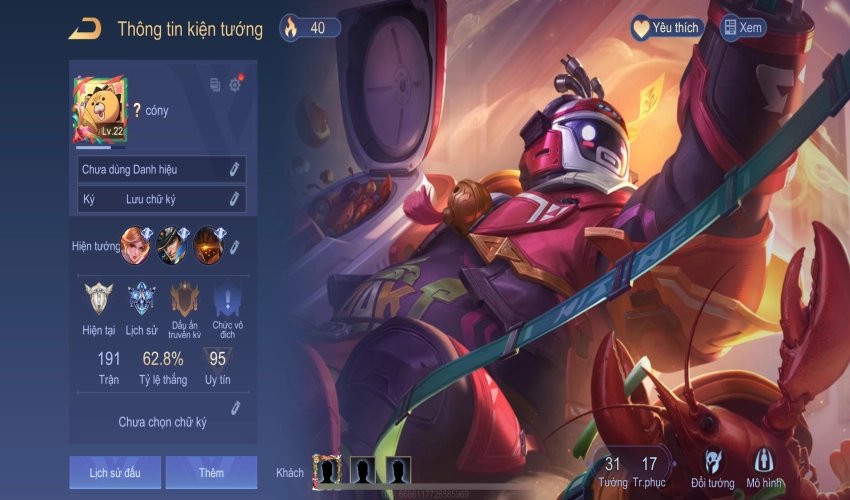Go back using the arrow button

tap(84, 29)
